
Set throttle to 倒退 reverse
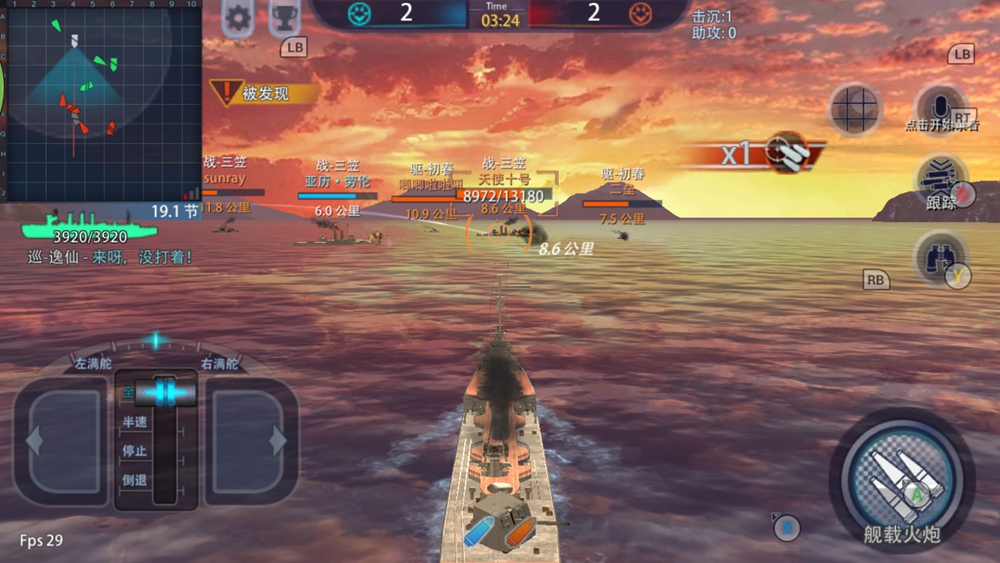click(x=135, y=480)
